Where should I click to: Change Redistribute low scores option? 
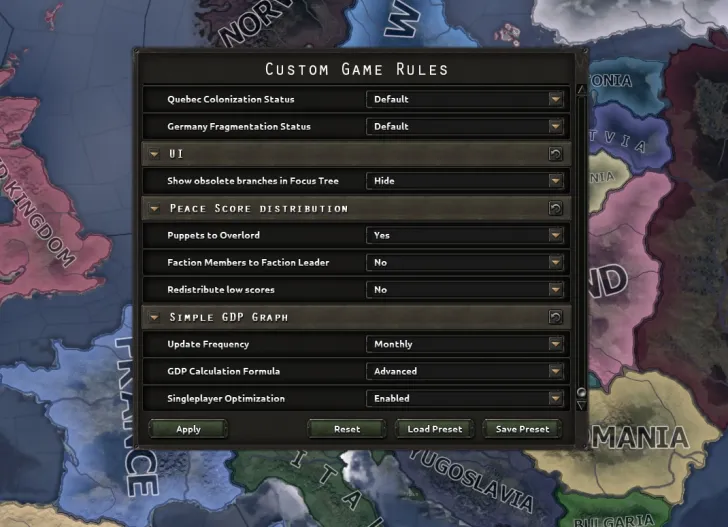click(x=466, y=290)
